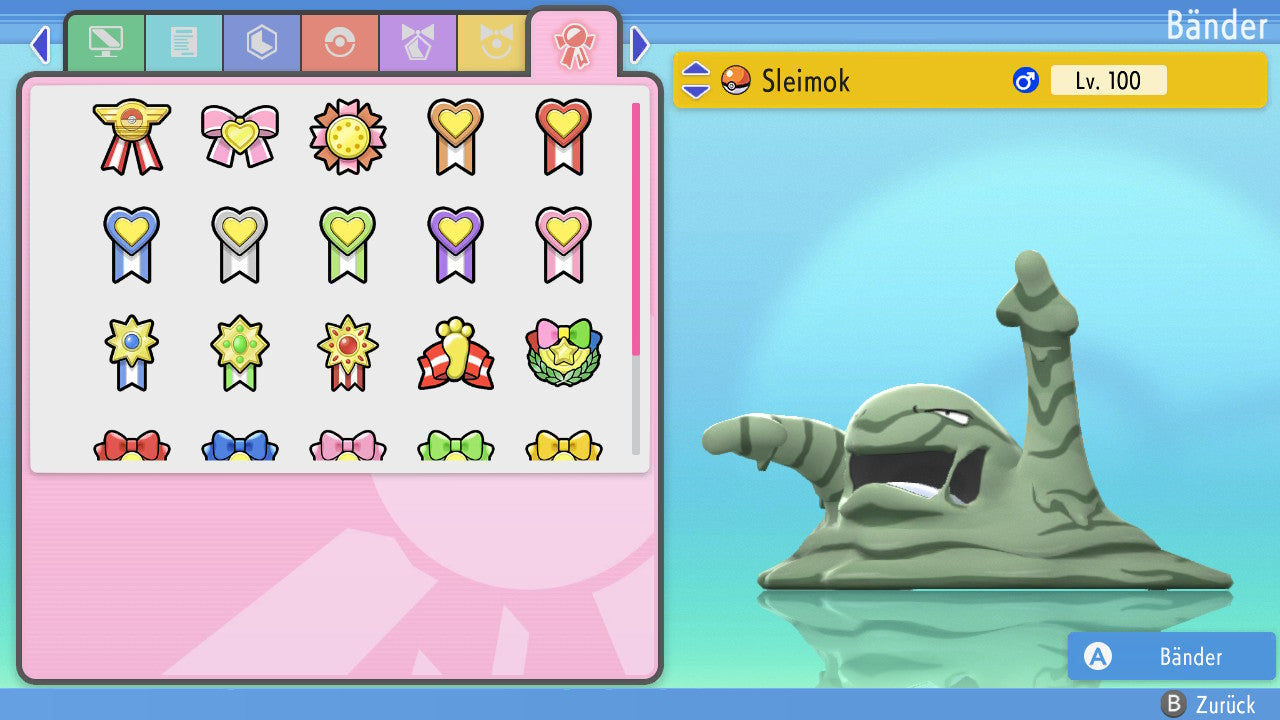The image size is (1280, 720).
Task: Choose the yellow medal tab
Action: (x=493, y=42)
